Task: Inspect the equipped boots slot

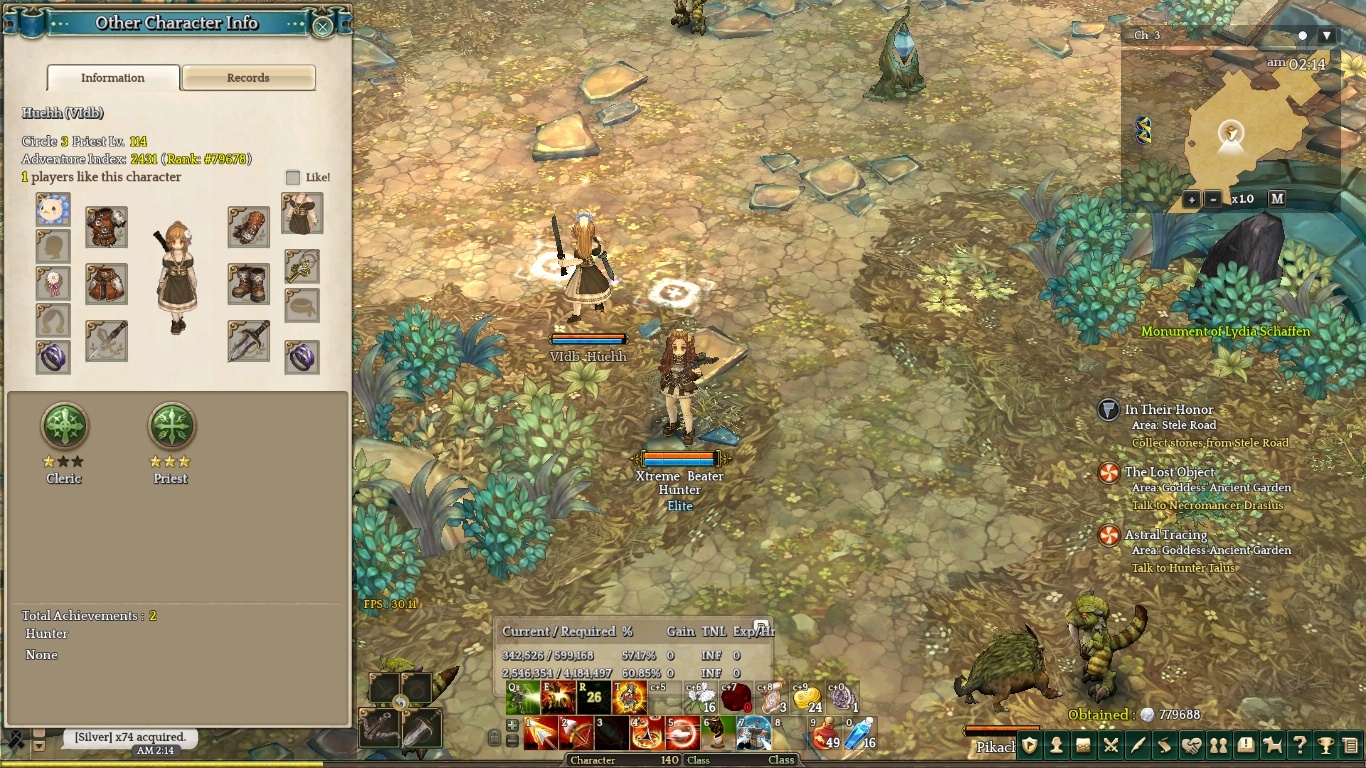Action: point(248,284)
